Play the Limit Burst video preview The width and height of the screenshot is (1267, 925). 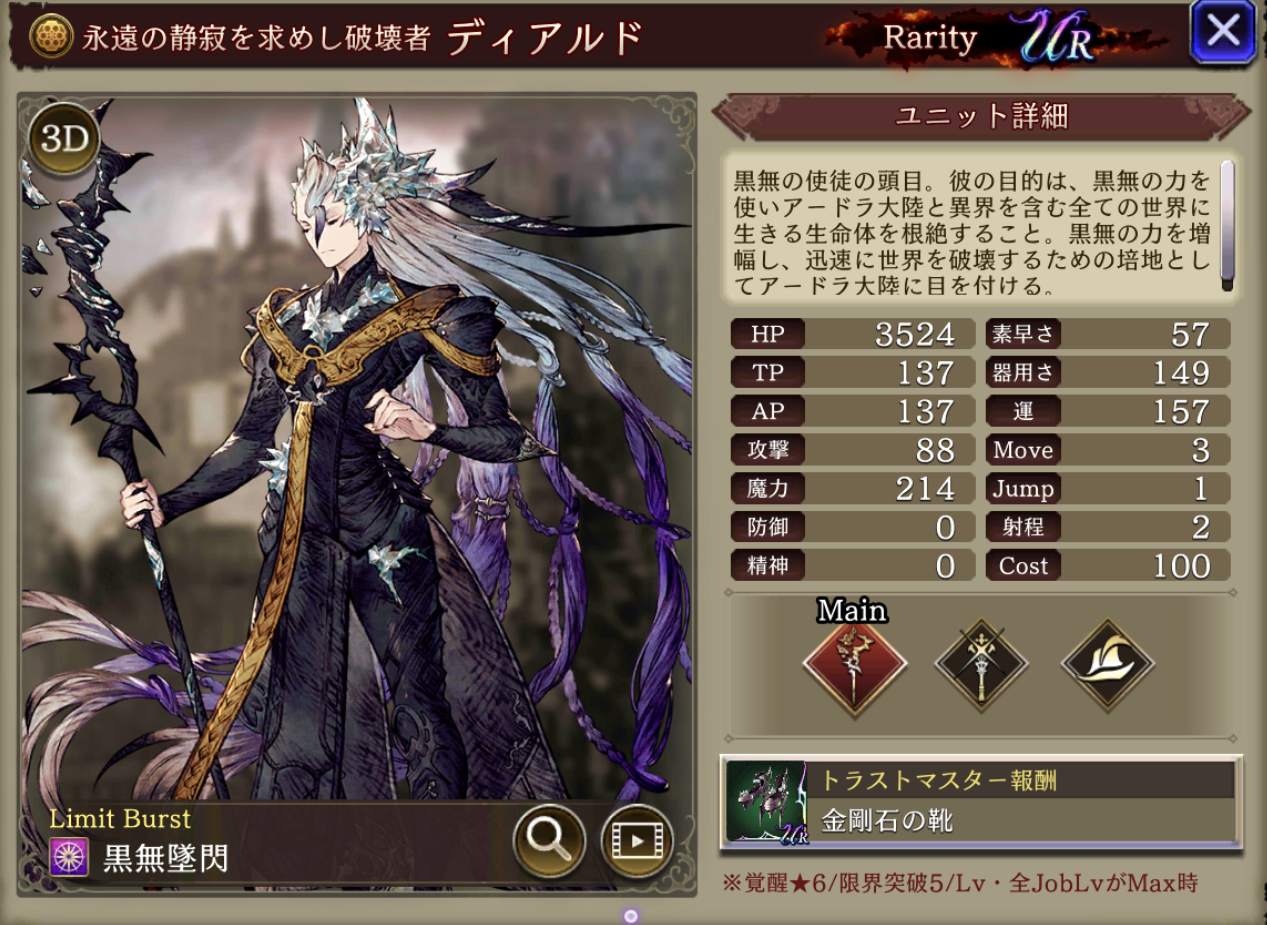click(x=636, y=840)
